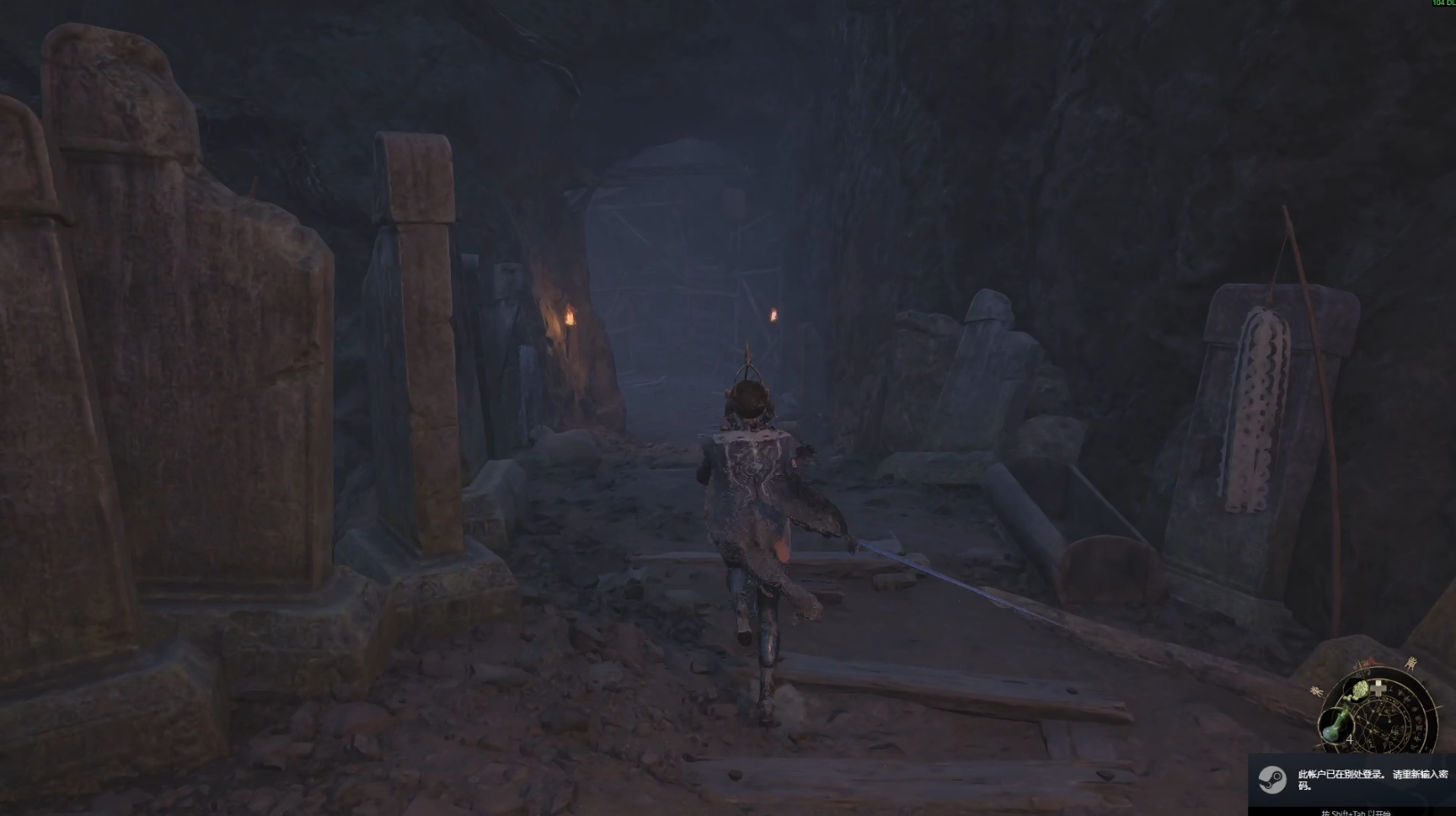Open the Steam account login notification
This screenshot has width=1456, height=816.
coord(1352,779)
